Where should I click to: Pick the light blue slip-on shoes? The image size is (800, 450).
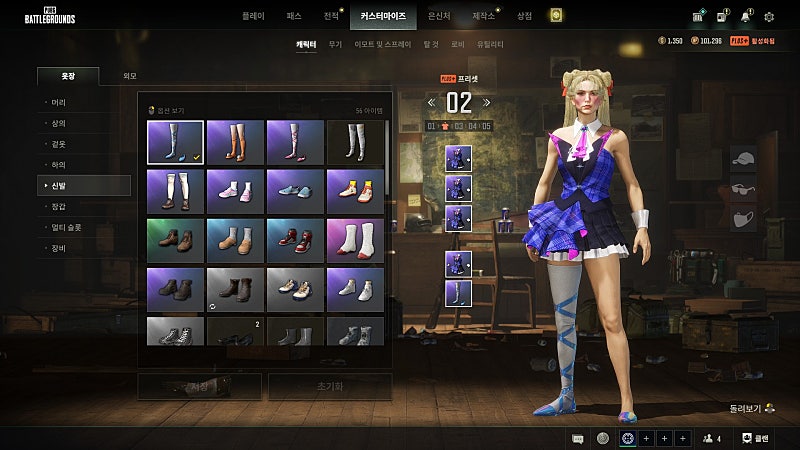[x=295, y=190]
